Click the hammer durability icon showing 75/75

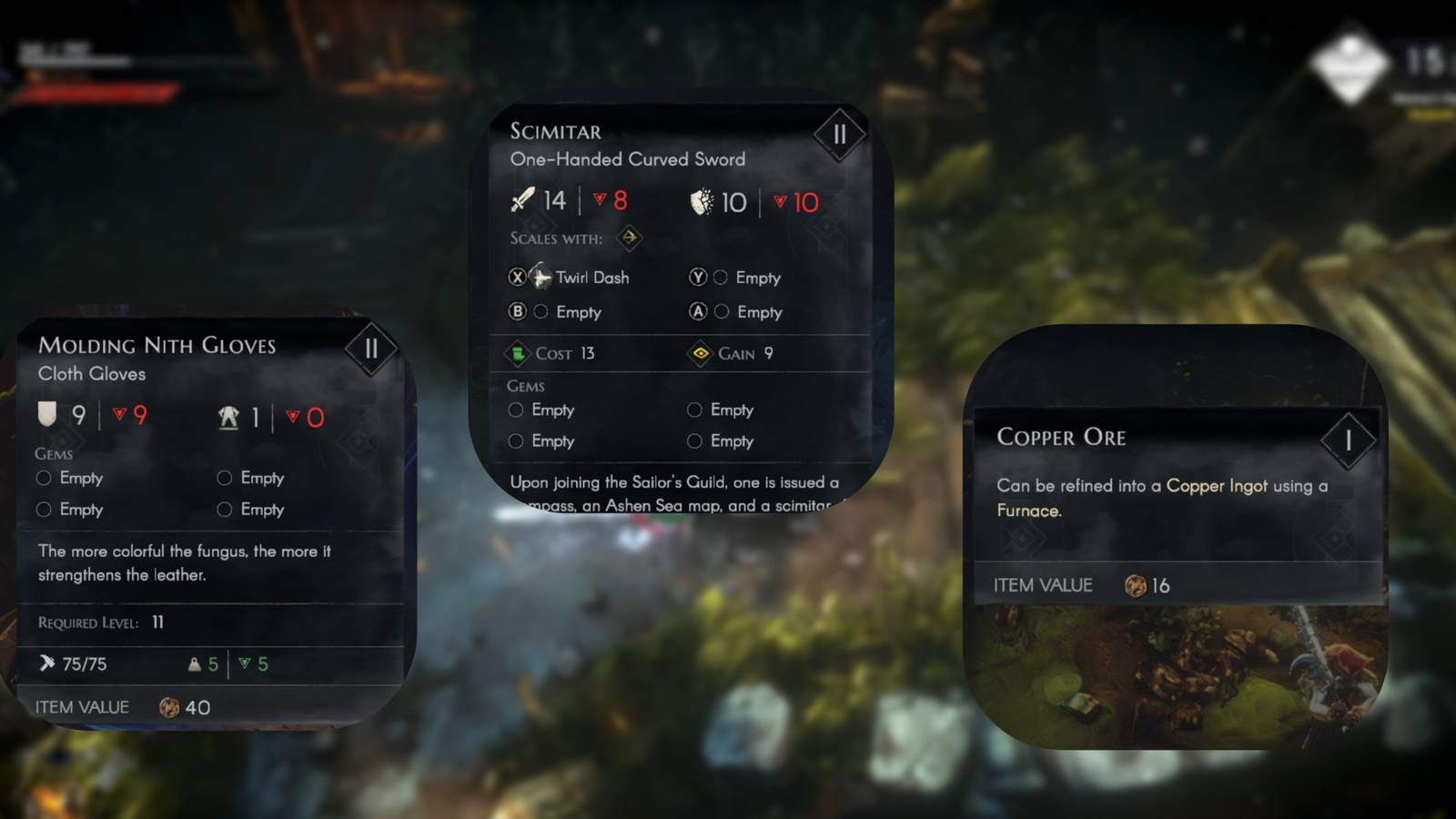click(46, 663)
